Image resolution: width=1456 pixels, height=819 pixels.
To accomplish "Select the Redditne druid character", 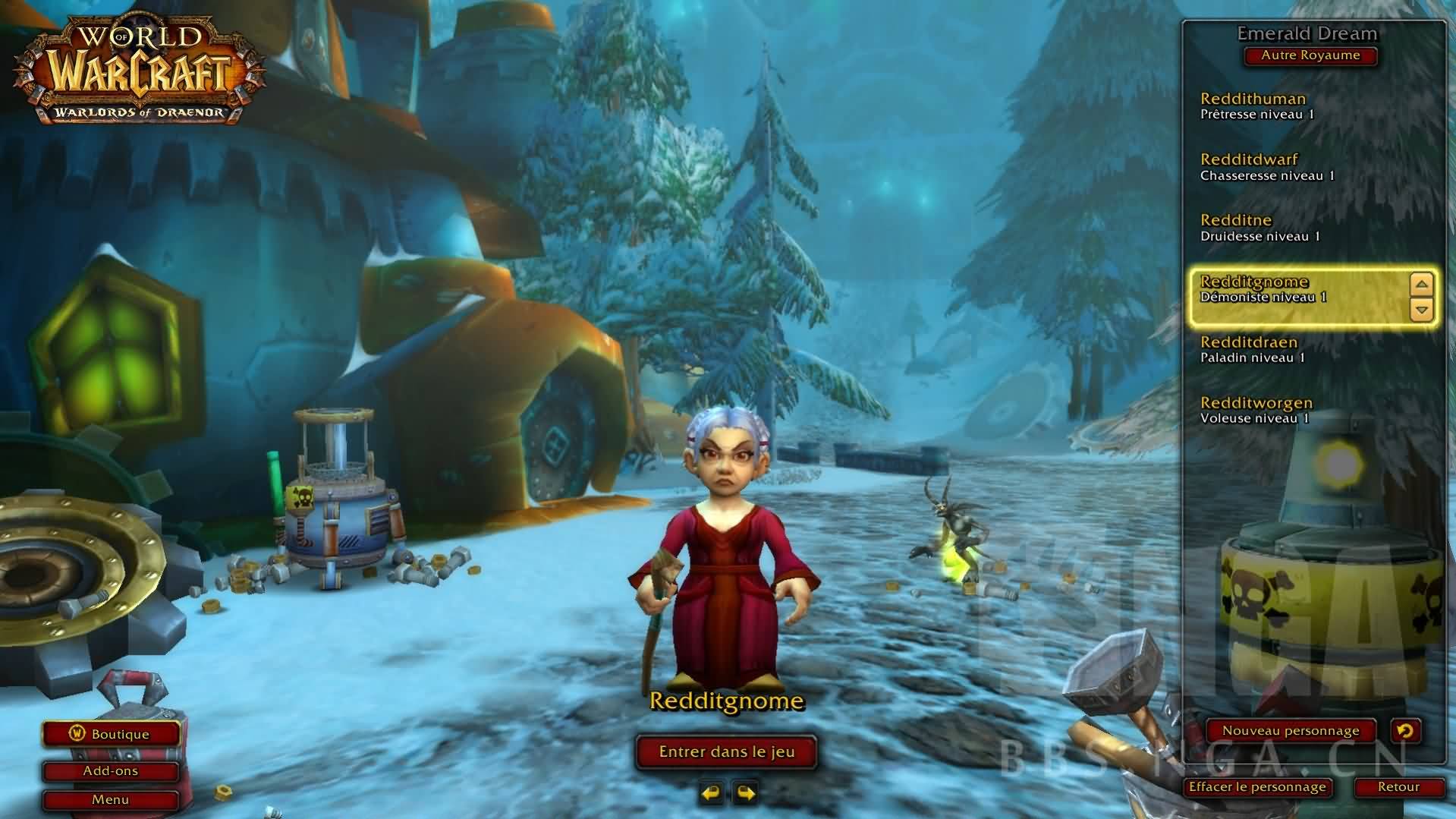I will coord(1290,228).
